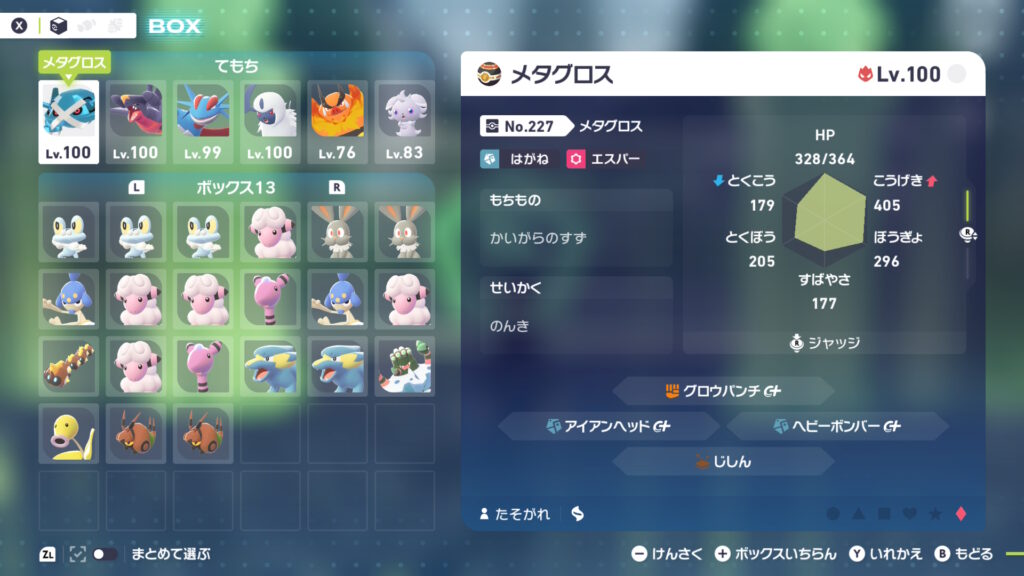Click the てもち party header
1024x576 pixels.
point(236,66)
